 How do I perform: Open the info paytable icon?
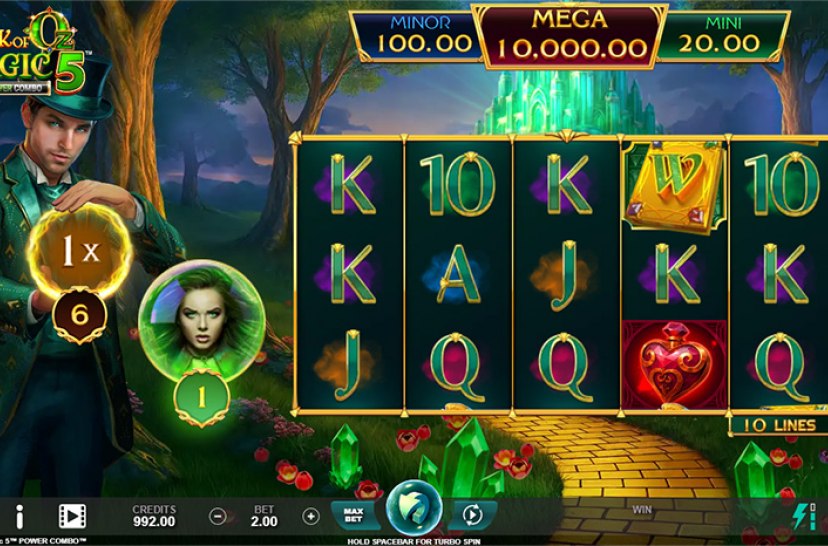(19, 516)
